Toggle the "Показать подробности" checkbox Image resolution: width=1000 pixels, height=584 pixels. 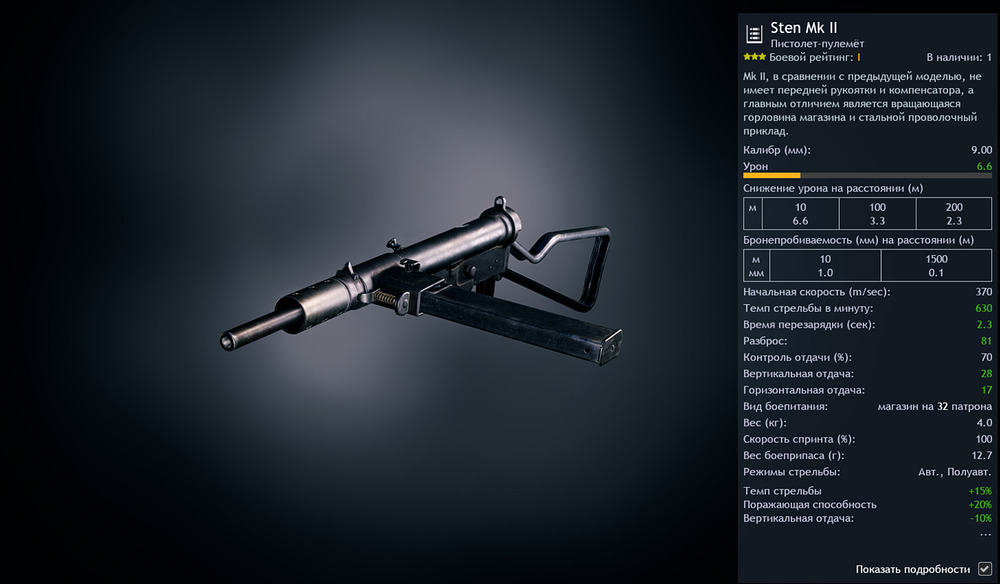click(985, 569)
